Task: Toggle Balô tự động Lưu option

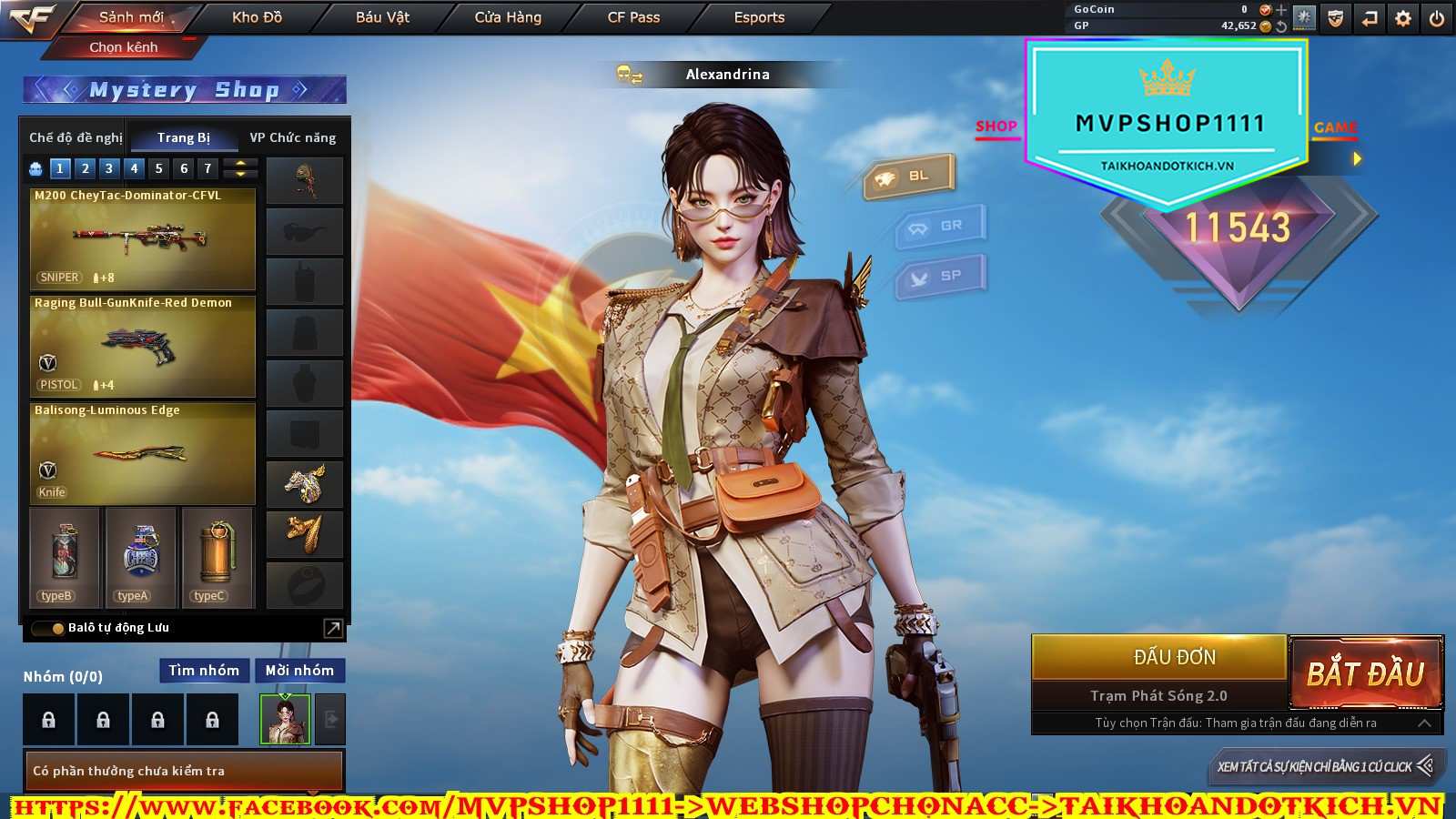Action: (47, 628)
